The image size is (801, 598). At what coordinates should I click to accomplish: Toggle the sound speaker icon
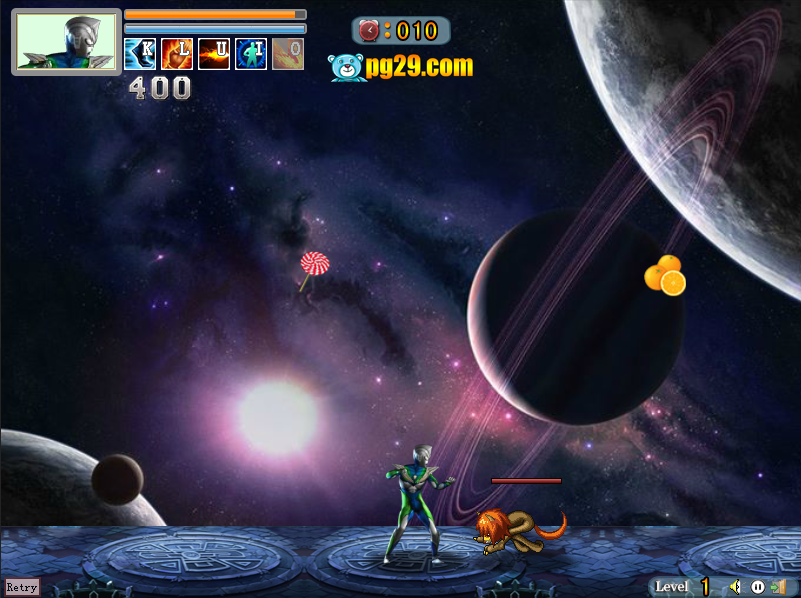[736, 587]
